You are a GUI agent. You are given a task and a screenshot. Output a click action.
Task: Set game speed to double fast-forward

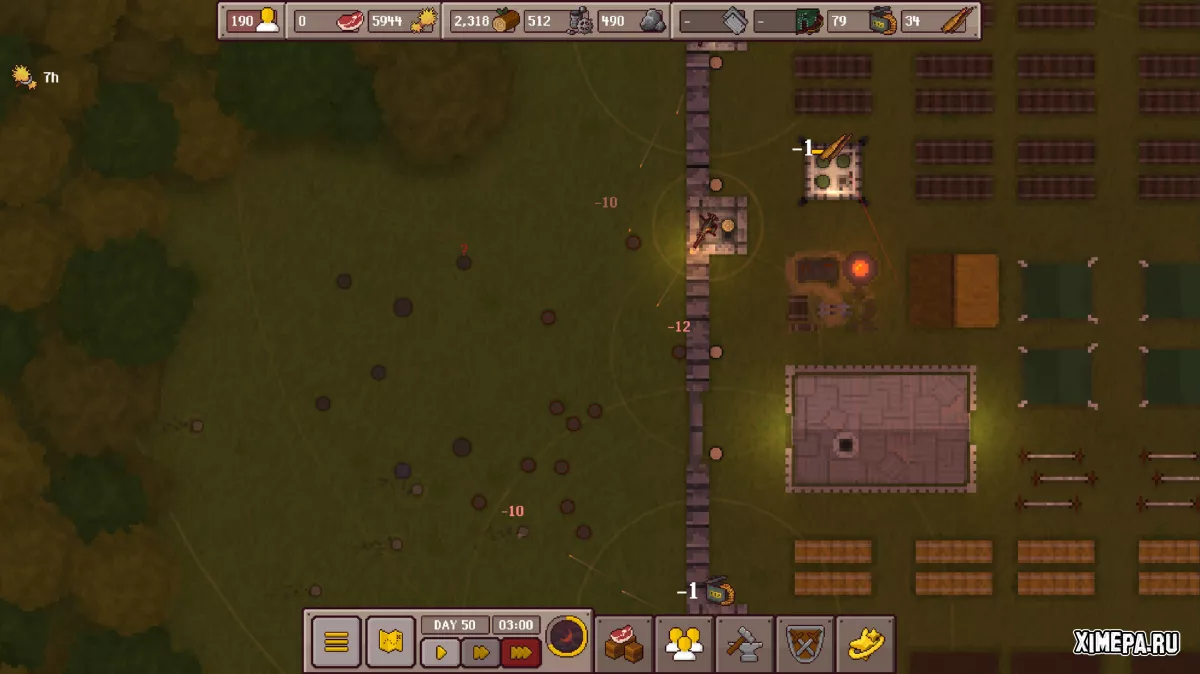(x=480, y=653)
